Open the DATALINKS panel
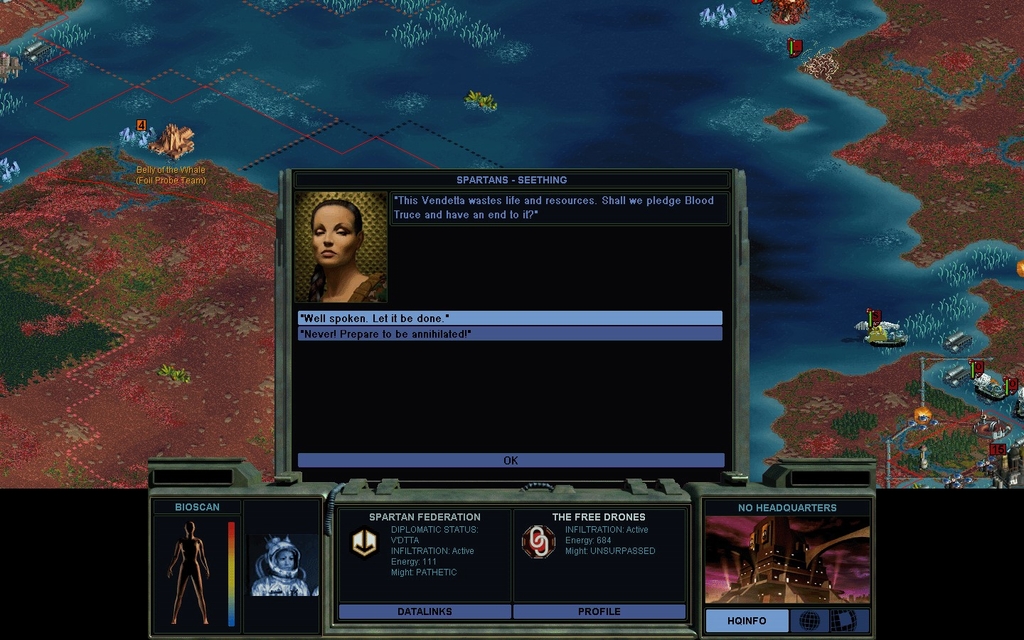The width and height of the screenshot is (1024, 640). pos(425,611)
